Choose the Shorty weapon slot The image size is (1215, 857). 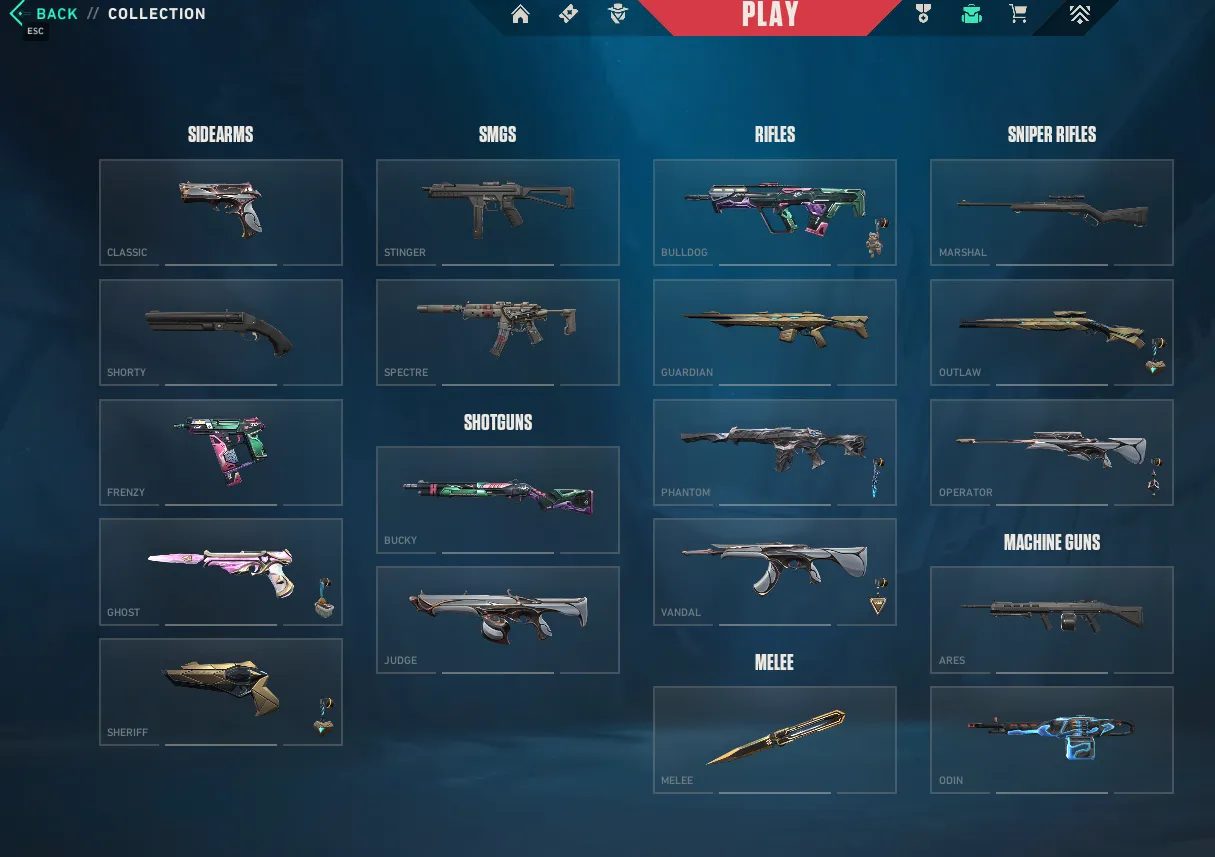221,332
